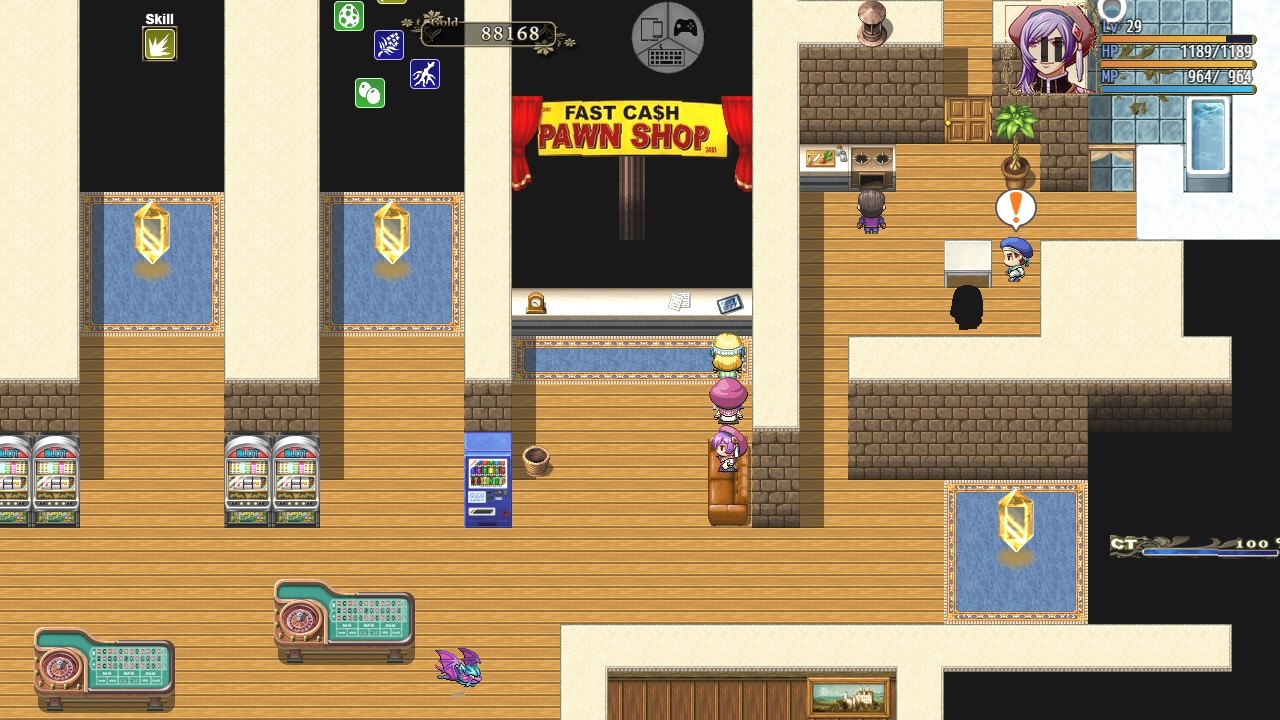Pick the green olives item icon
Screen dimensions: 1280x720
coord(369,93)
